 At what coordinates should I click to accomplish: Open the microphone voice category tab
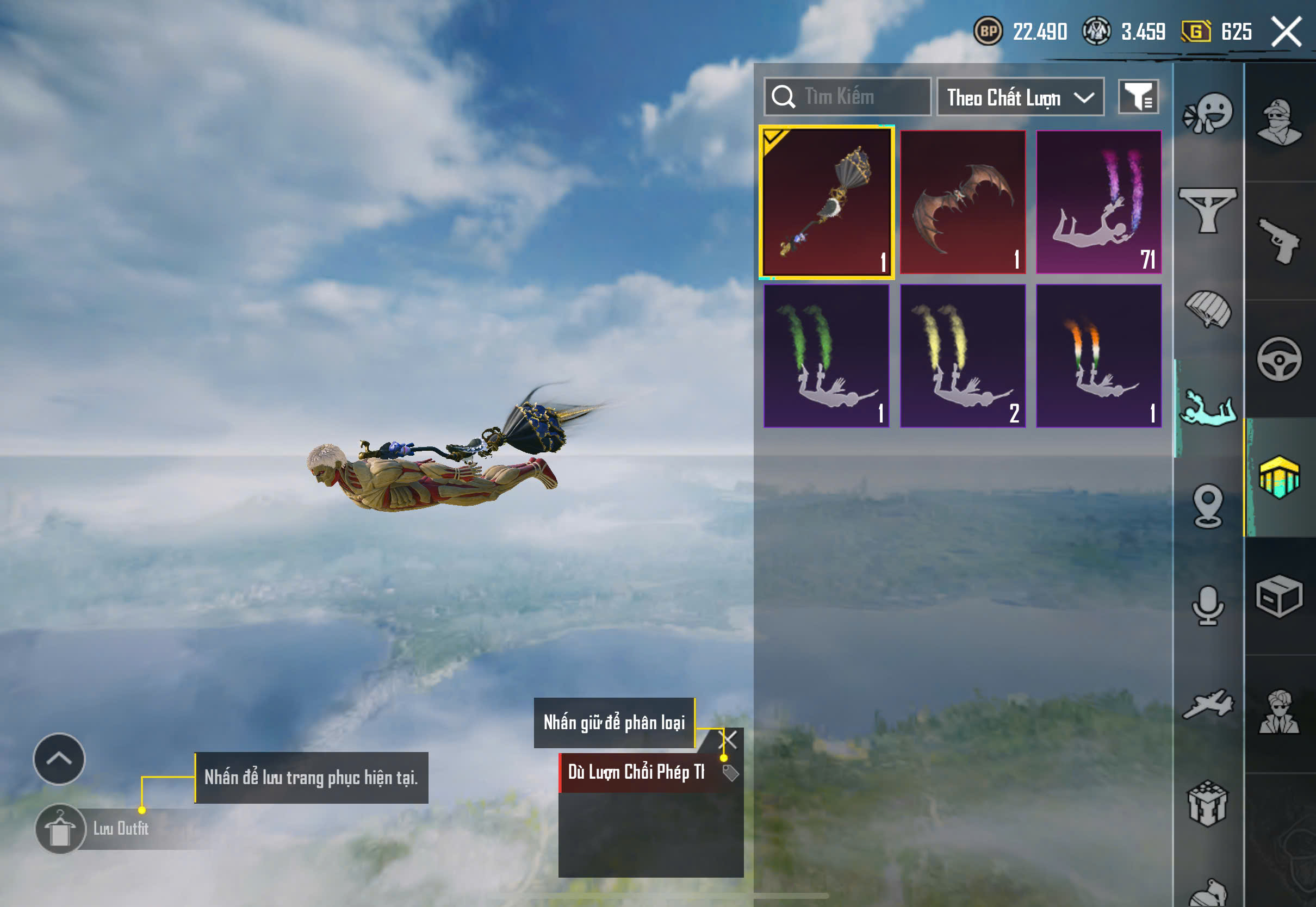[x=1208, y=605]
